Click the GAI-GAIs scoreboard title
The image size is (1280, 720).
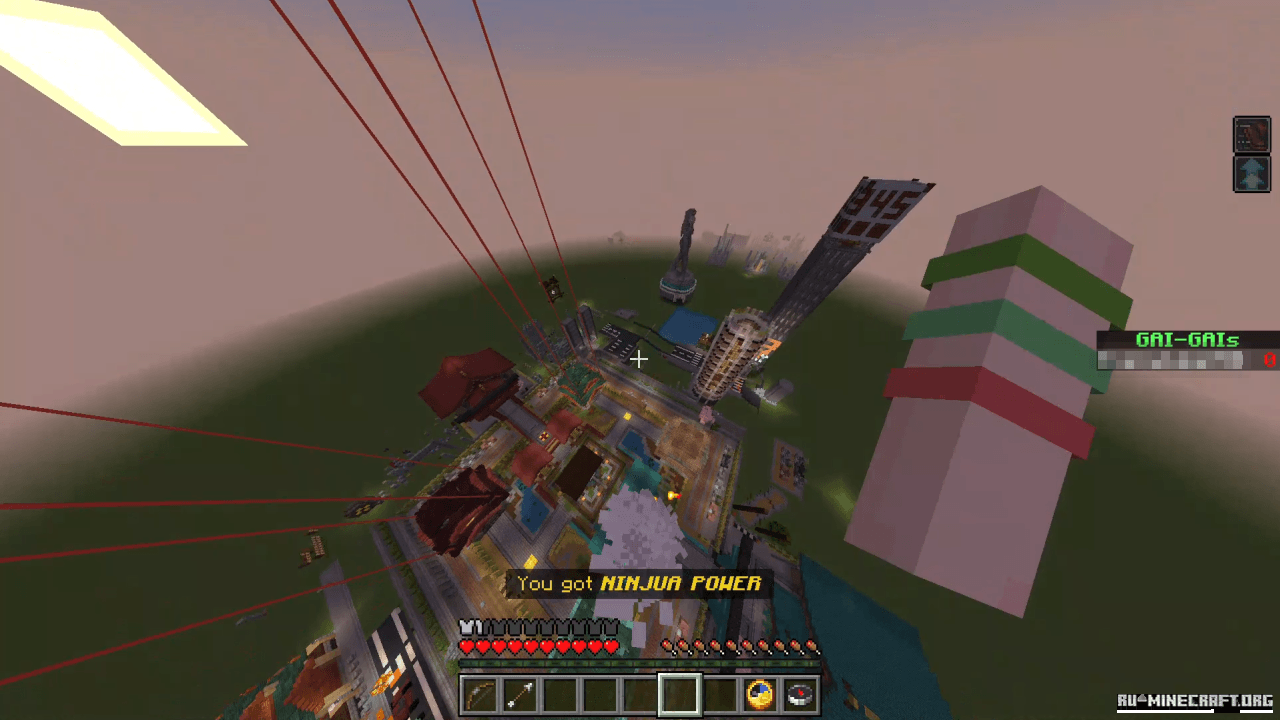pyautogui.click(x=1188, y=340)
